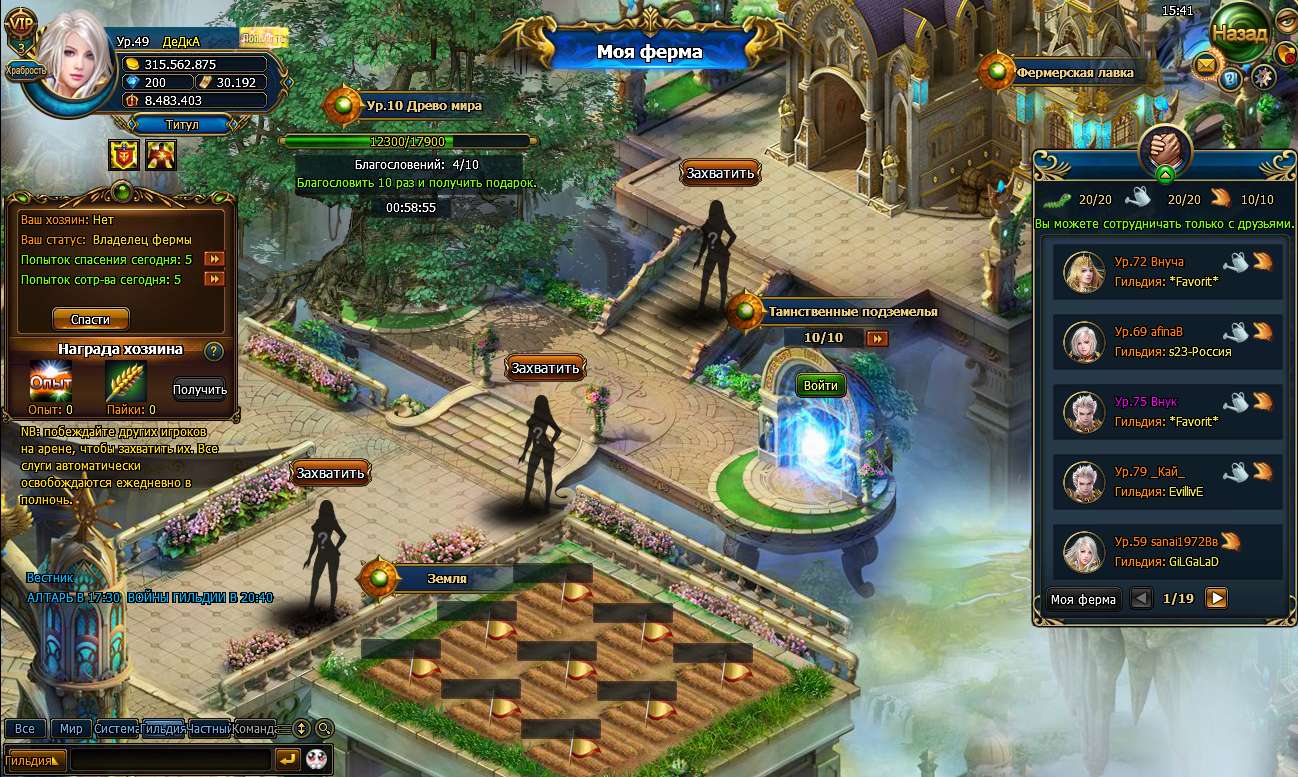Click the Спасти button
This screenshot has height=777, width=1298.
[x=90, y=319]
